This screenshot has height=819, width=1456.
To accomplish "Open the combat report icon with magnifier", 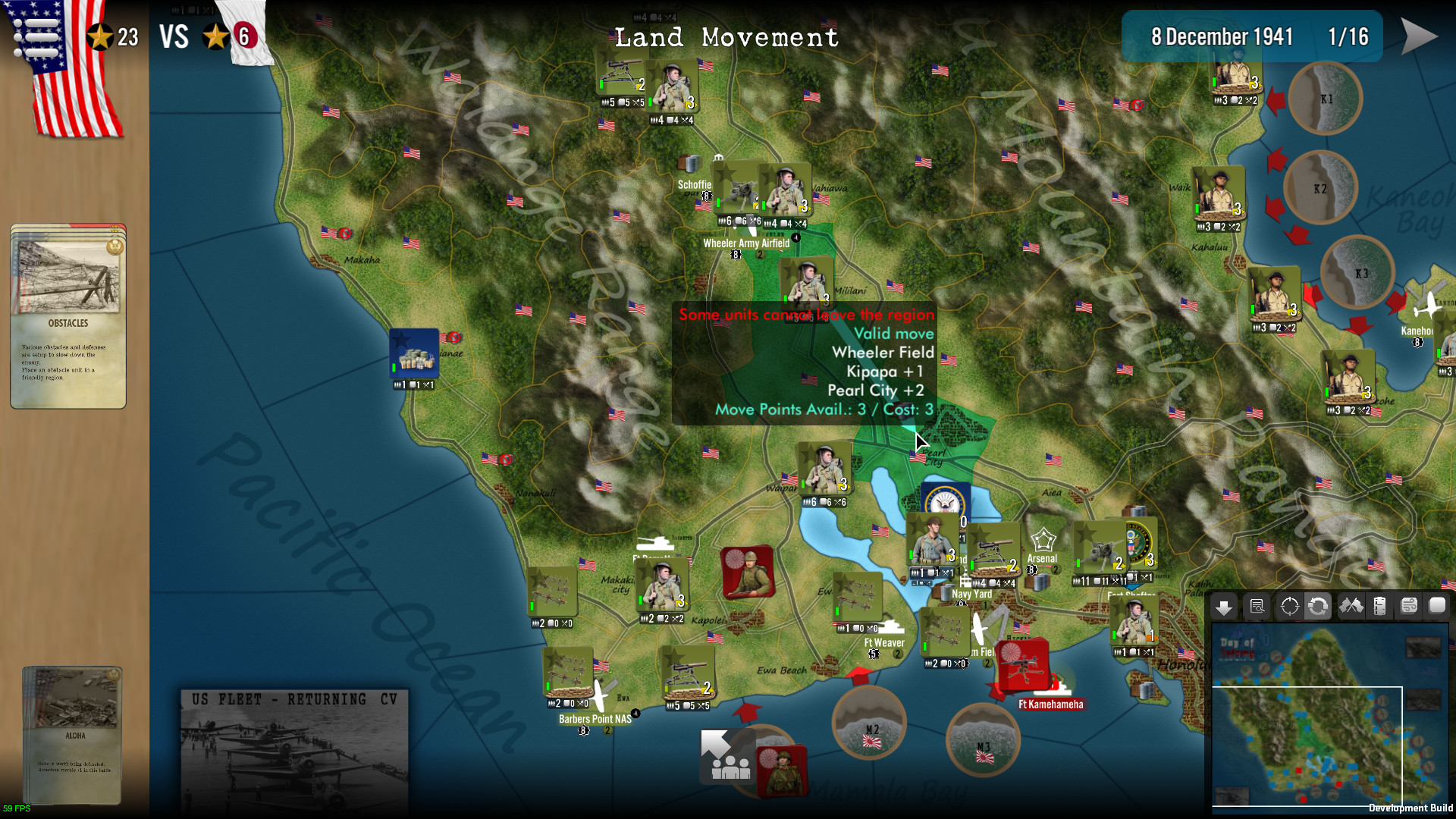I will pos(1257,607).
